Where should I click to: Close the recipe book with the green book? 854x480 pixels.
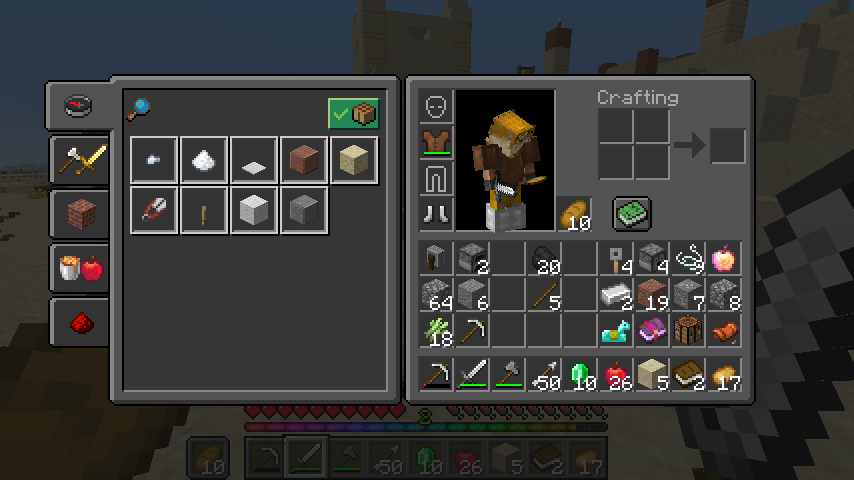coord(632,213)
